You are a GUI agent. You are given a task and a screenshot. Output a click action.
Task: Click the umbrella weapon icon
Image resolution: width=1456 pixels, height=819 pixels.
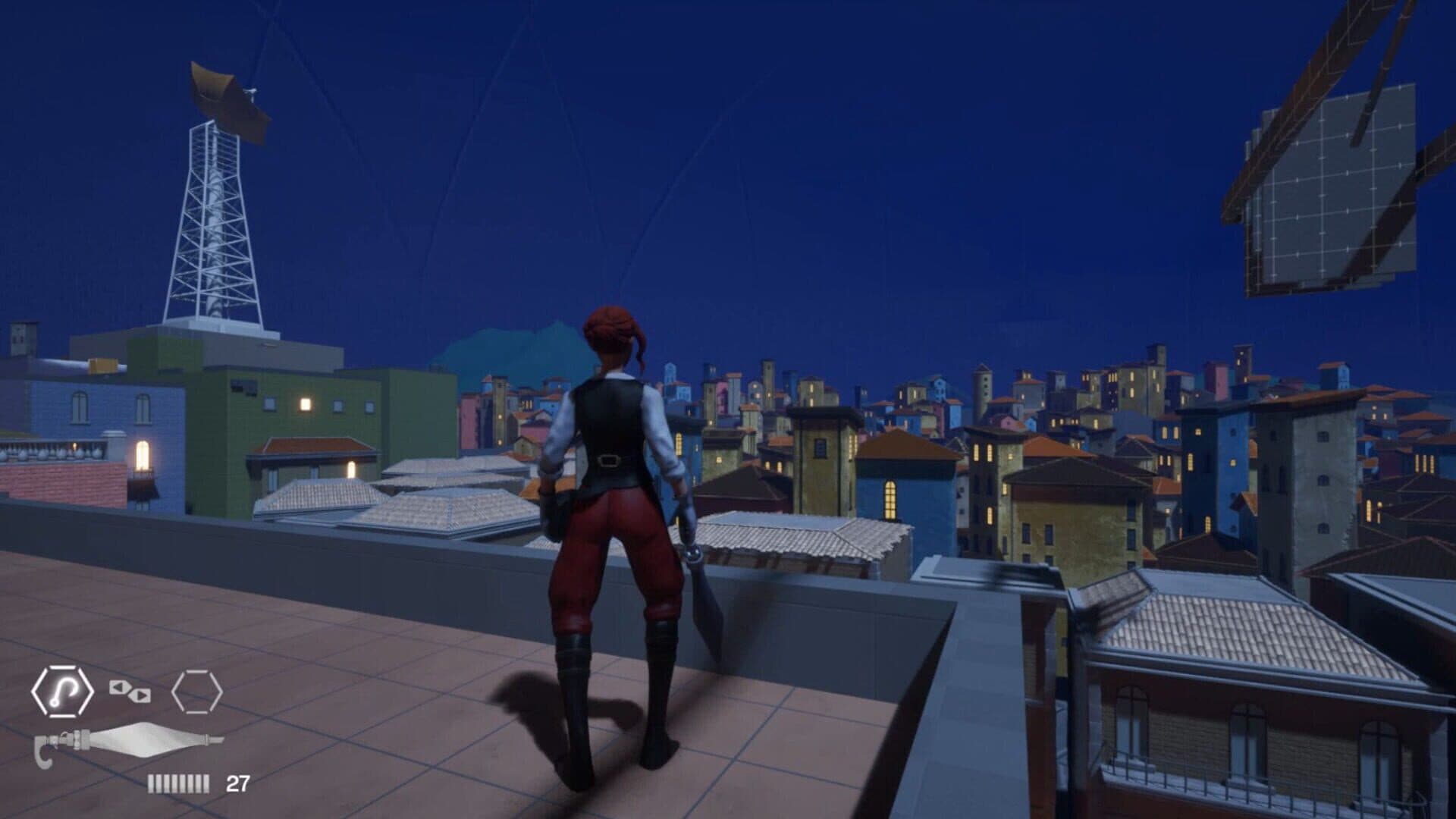tap(129, 741)
